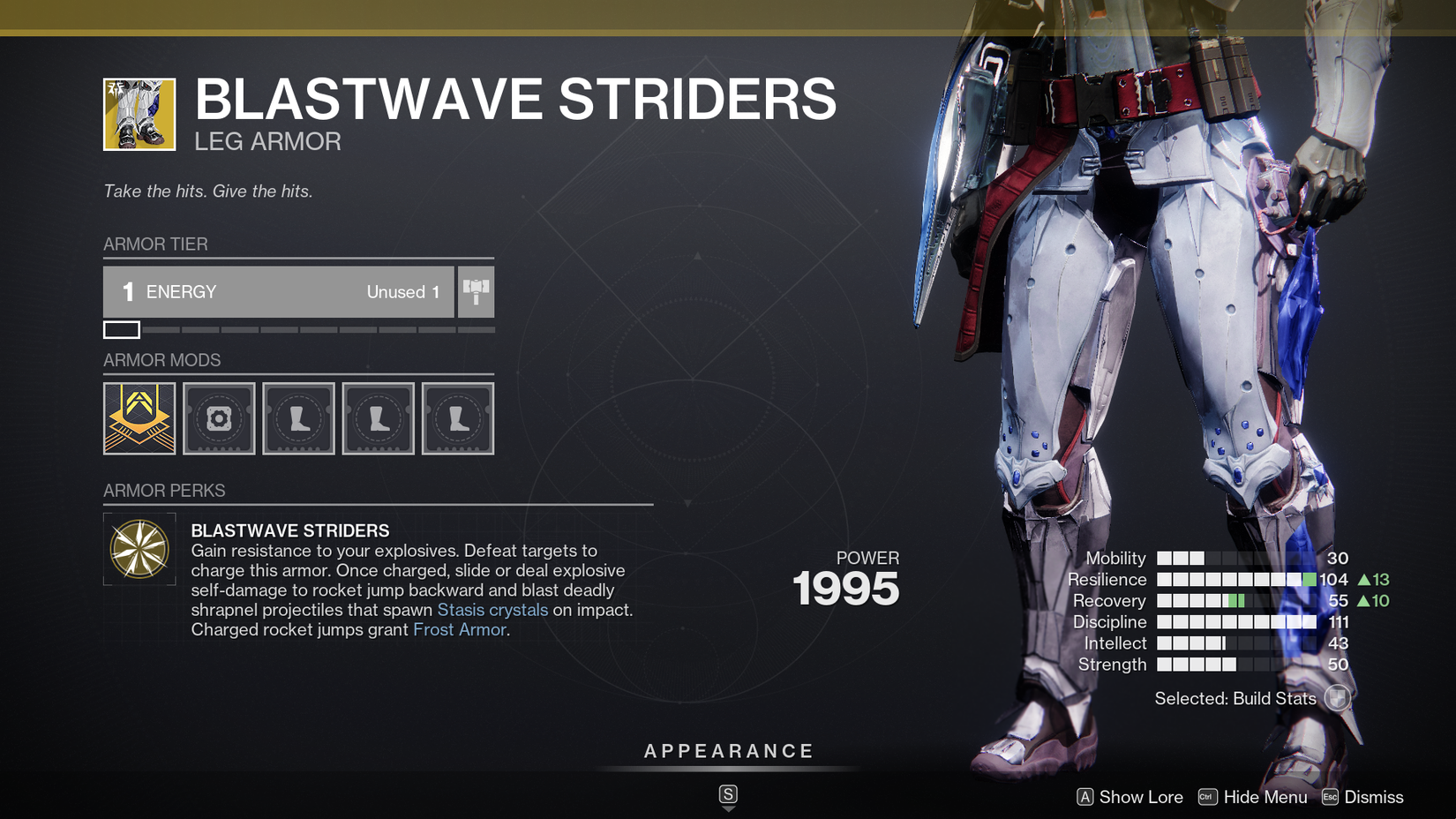Select the second leg armor boot mod slot
Viewport: 1456px width, 819px height.
(x=378, y=417)
